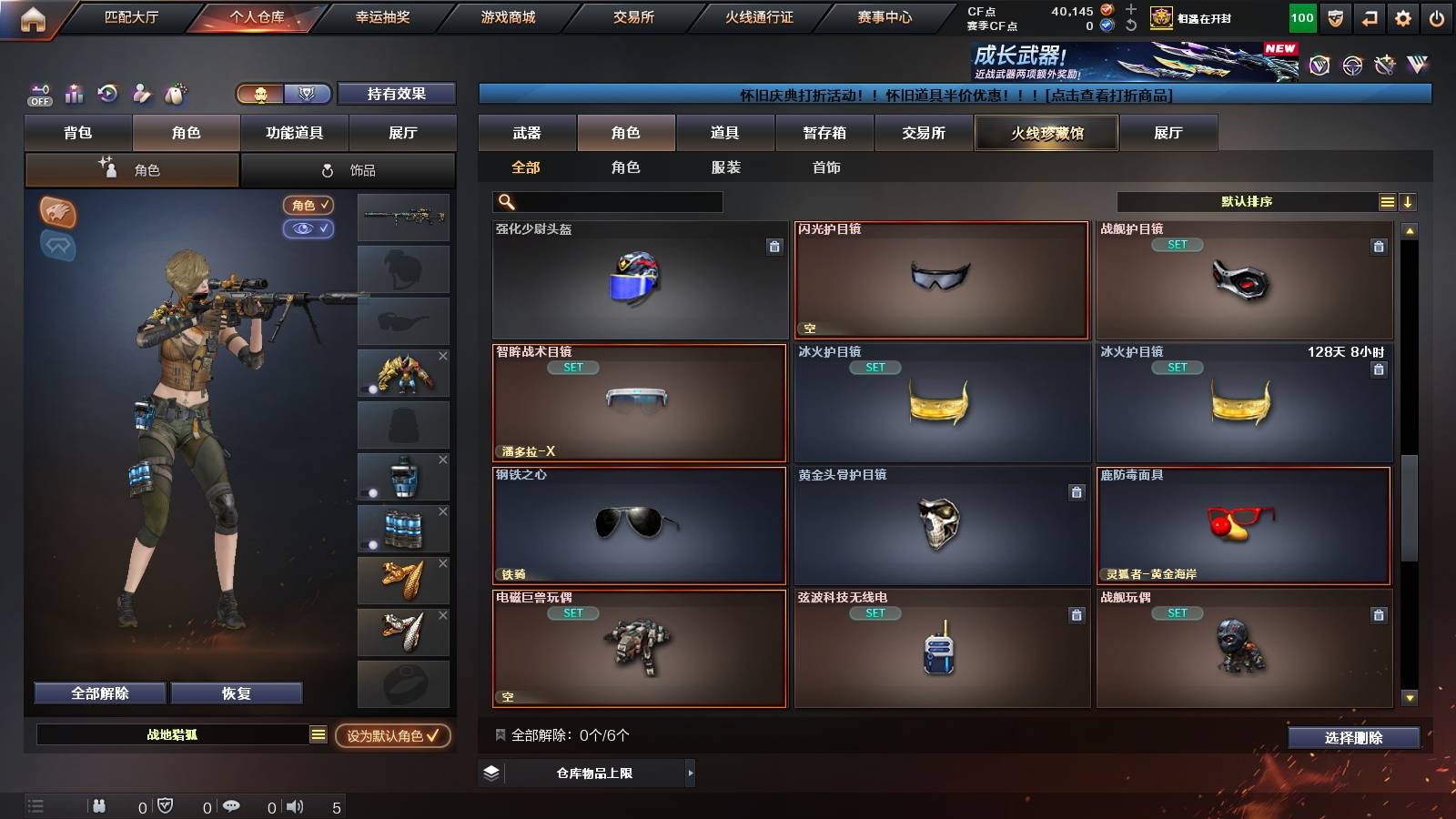This screenshot has width=1456, height=819.
Task: Click the descending sort arrow beside list view
Action: click(x=1409, y=201)
